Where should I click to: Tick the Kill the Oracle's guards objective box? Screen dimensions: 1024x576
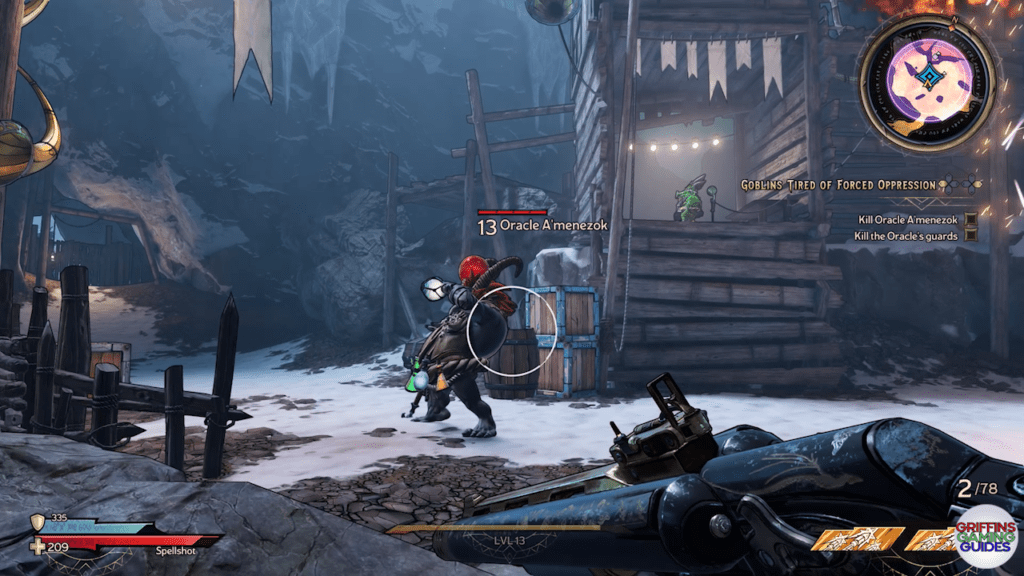(x=970, y=236)
